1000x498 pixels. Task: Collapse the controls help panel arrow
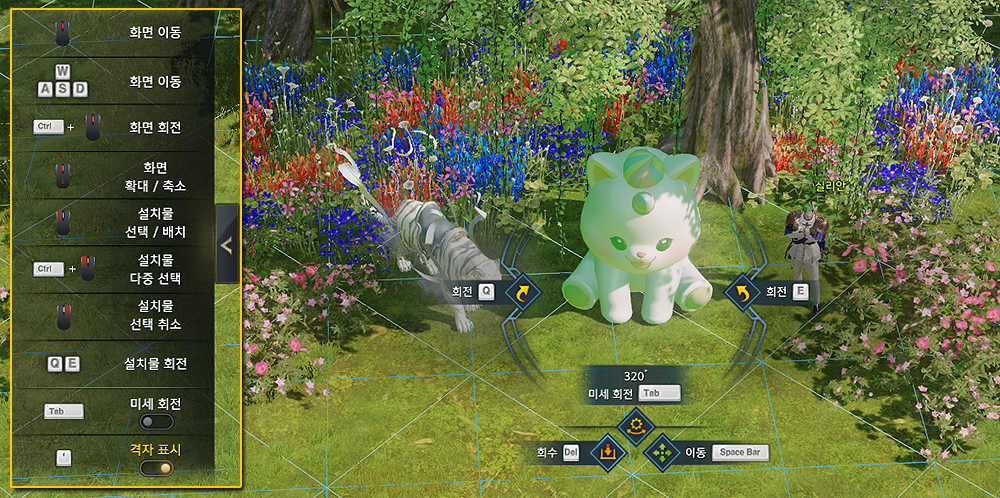(227, 245)
